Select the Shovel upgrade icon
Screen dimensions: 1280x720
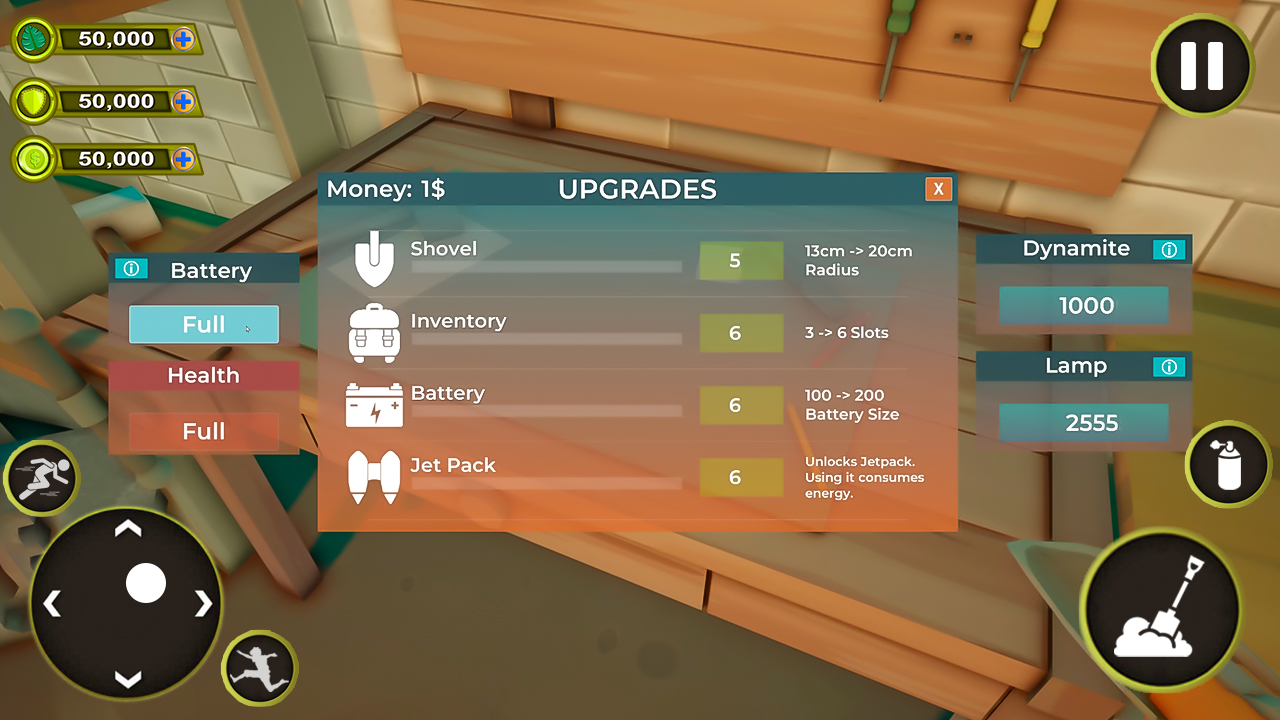tap(374, 260)
